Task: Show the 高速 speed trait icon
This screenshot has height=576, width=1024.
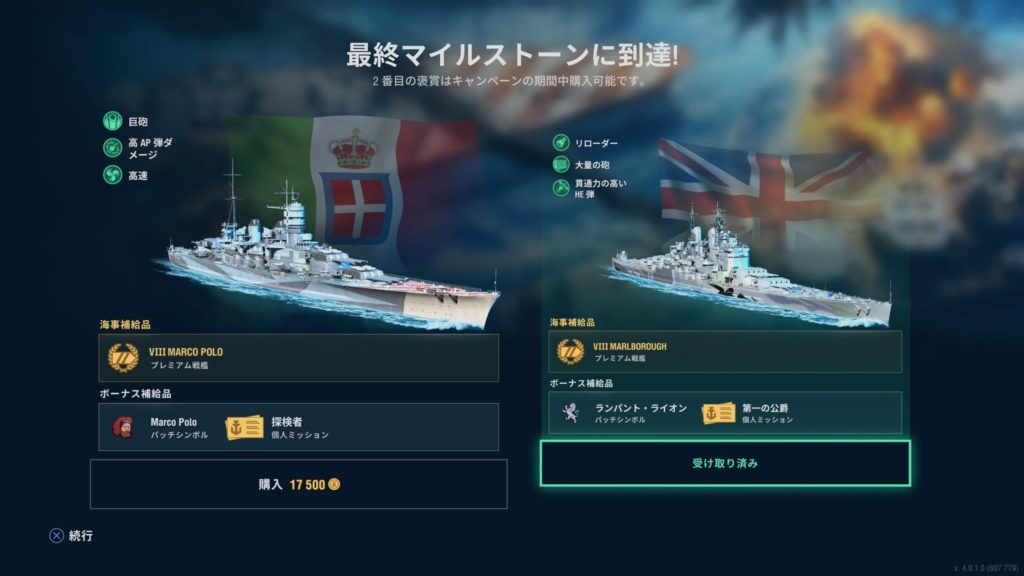Action: tap(112, 174)
